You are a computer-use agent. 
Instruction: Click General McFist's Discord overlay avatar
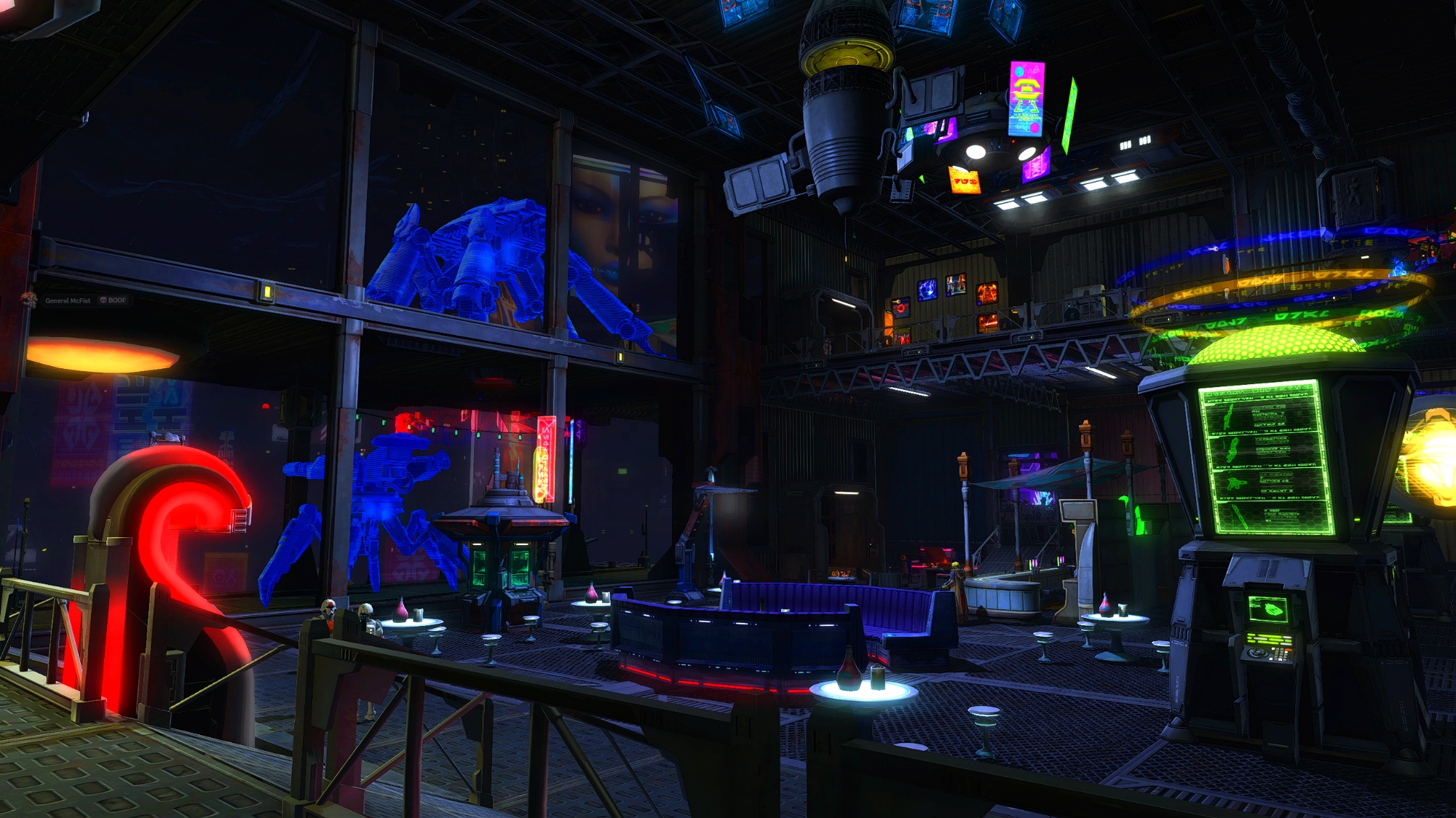coord(29,299)
